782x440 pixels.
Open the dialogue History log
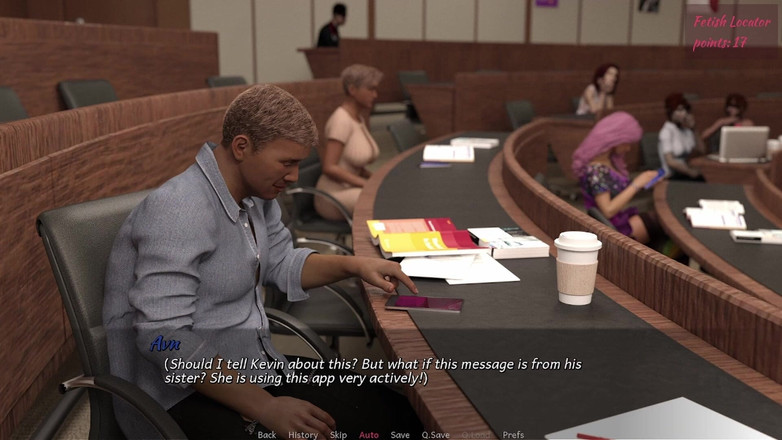303,435
